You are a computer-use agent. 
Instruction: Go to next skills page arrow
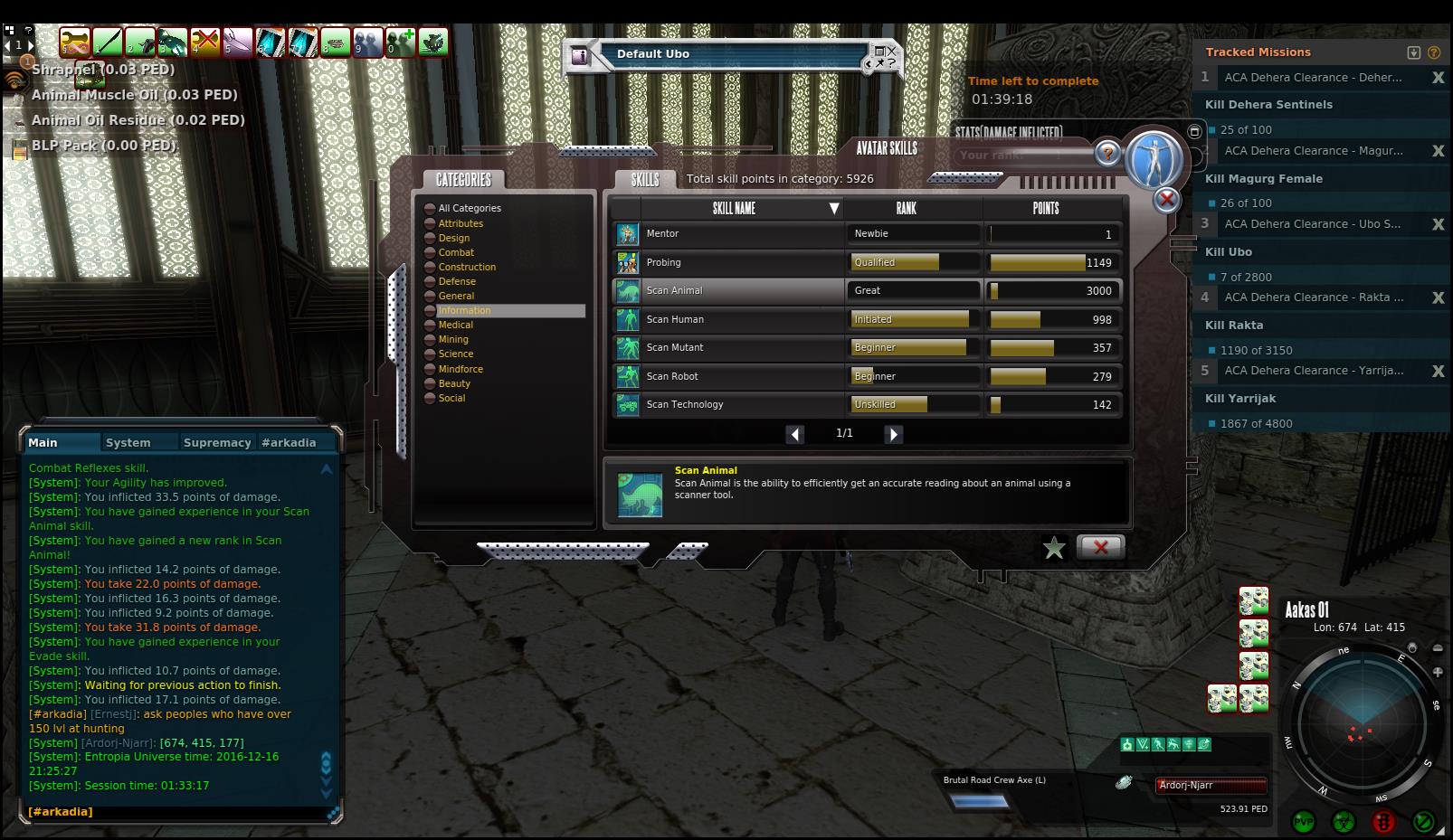click(x=893, y=434)
